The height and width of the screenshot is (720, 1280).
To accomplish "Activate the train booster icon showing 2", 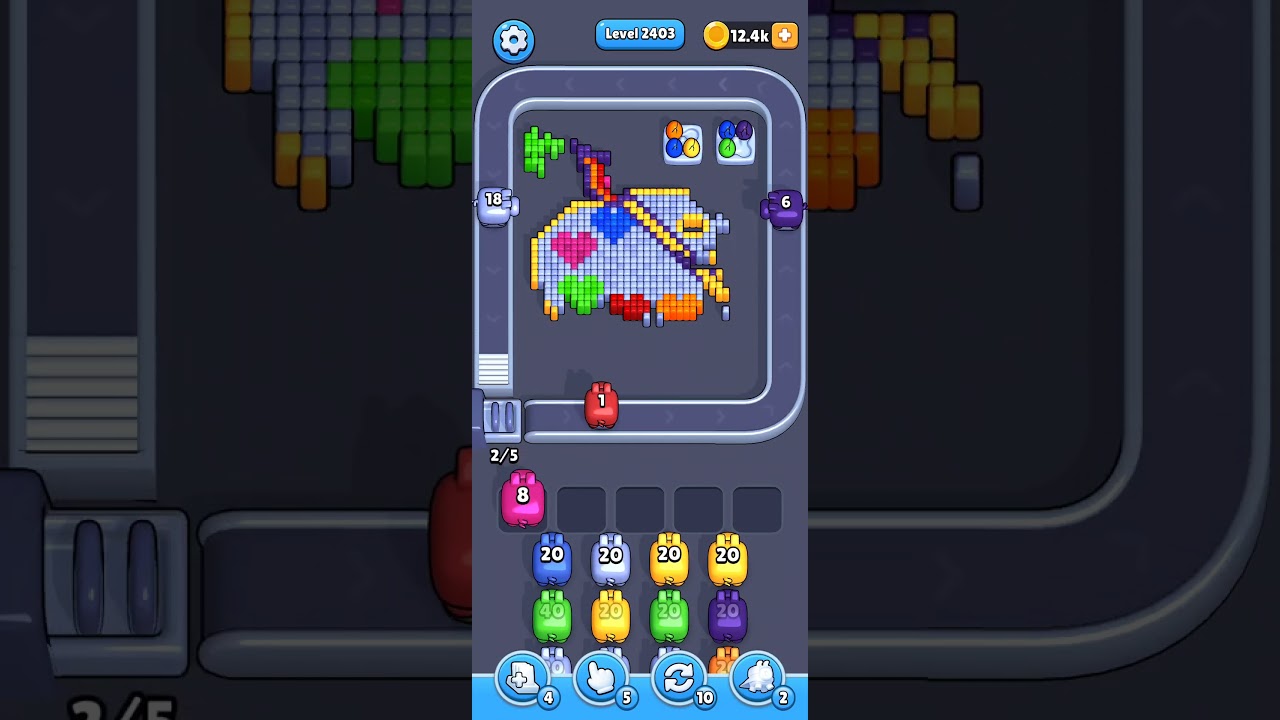I will point(758,678).
